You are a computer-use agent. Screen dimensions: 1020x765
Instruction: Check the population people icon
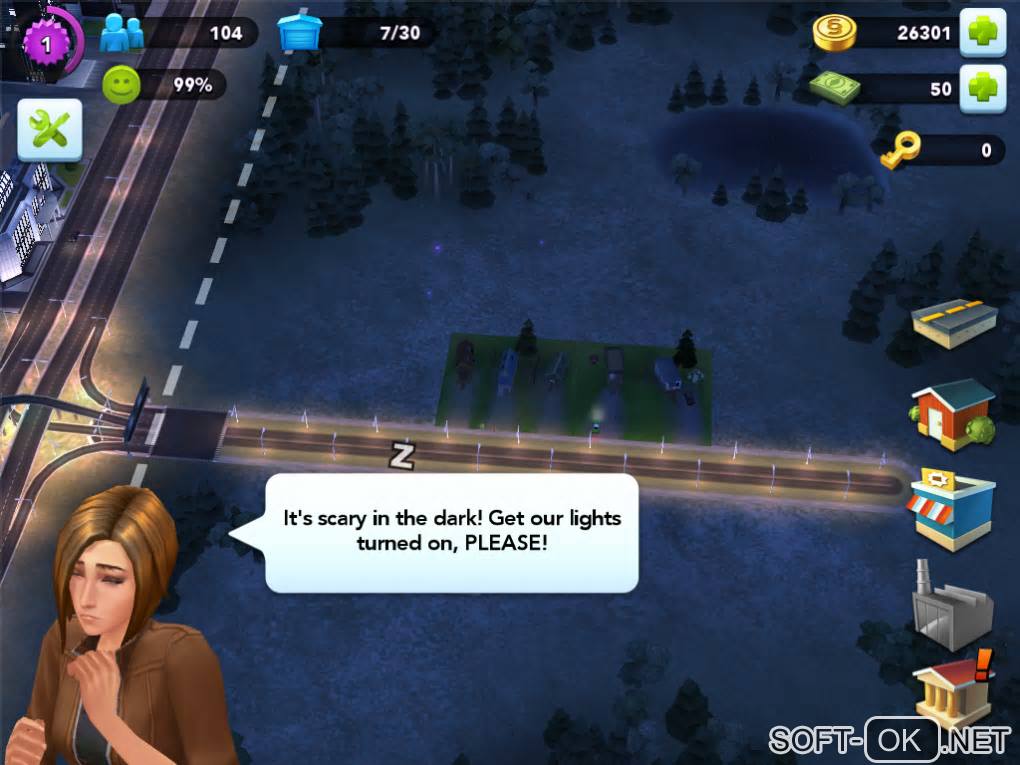tap(122, 33)
